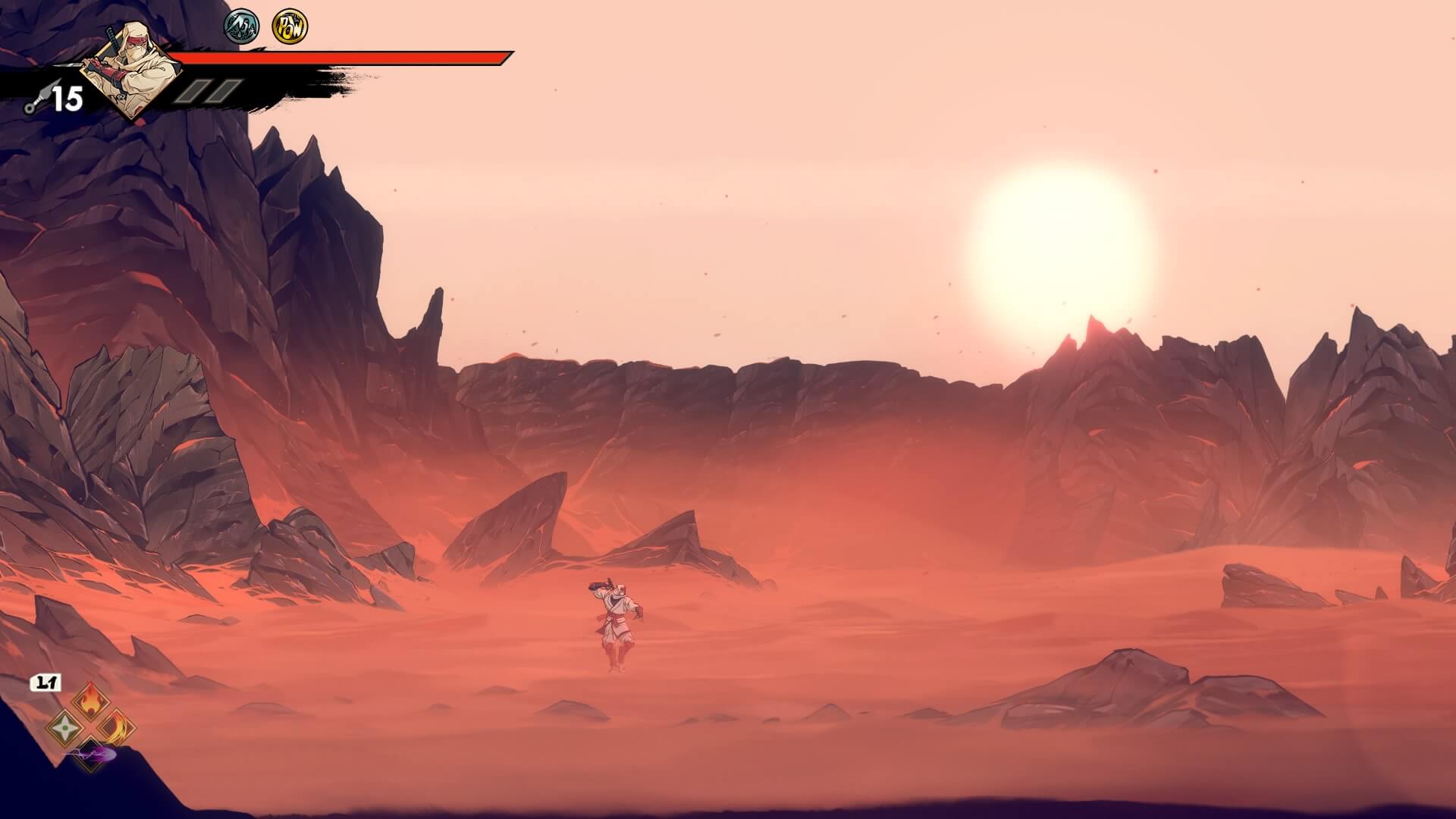Activate the white shuriken ninpo icon

(x=64, y=728)
